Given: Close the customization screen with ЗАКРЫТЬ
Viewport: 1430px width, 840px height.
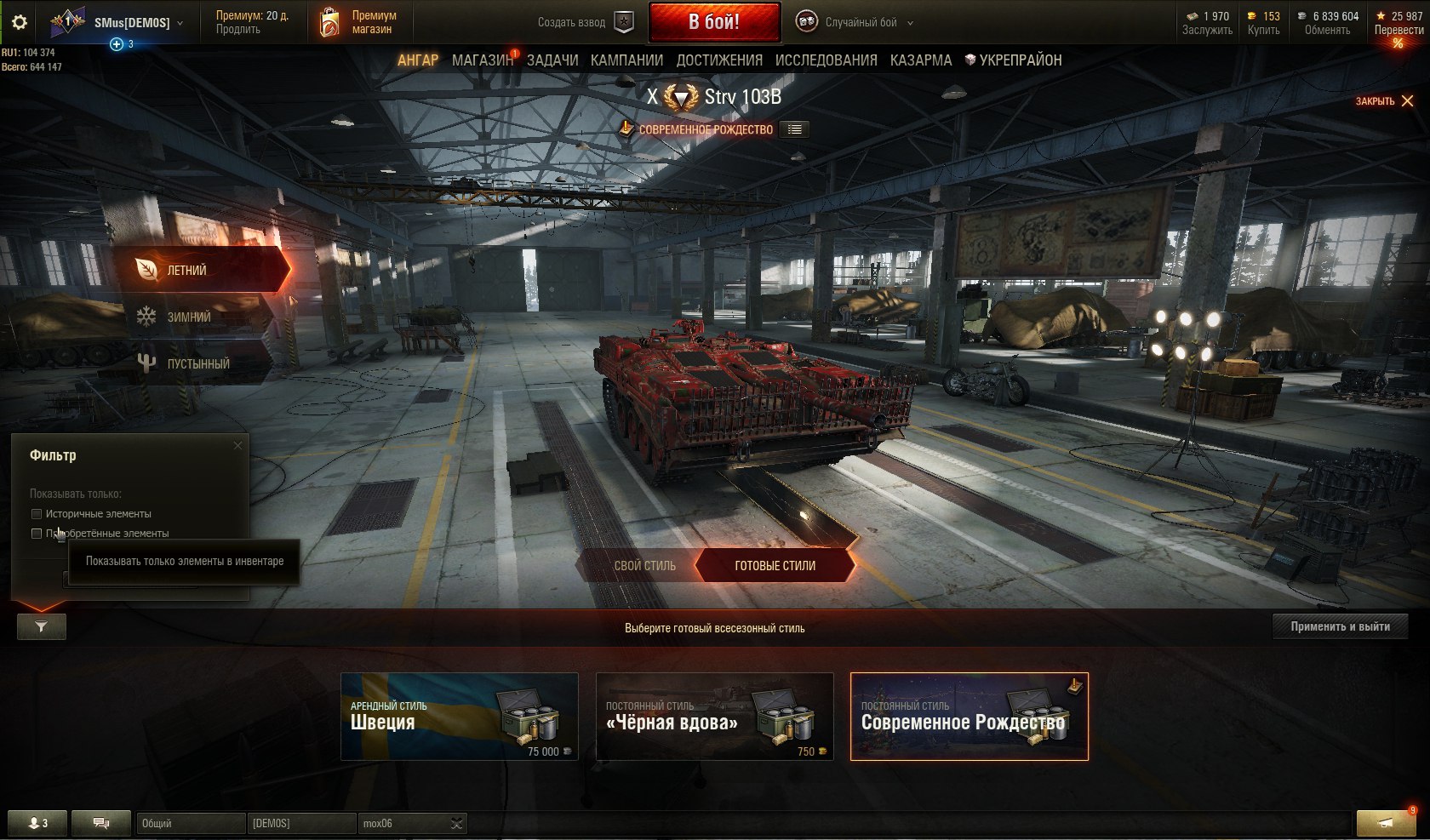Looking at the screenshot, I should (x=1384, y=101).
